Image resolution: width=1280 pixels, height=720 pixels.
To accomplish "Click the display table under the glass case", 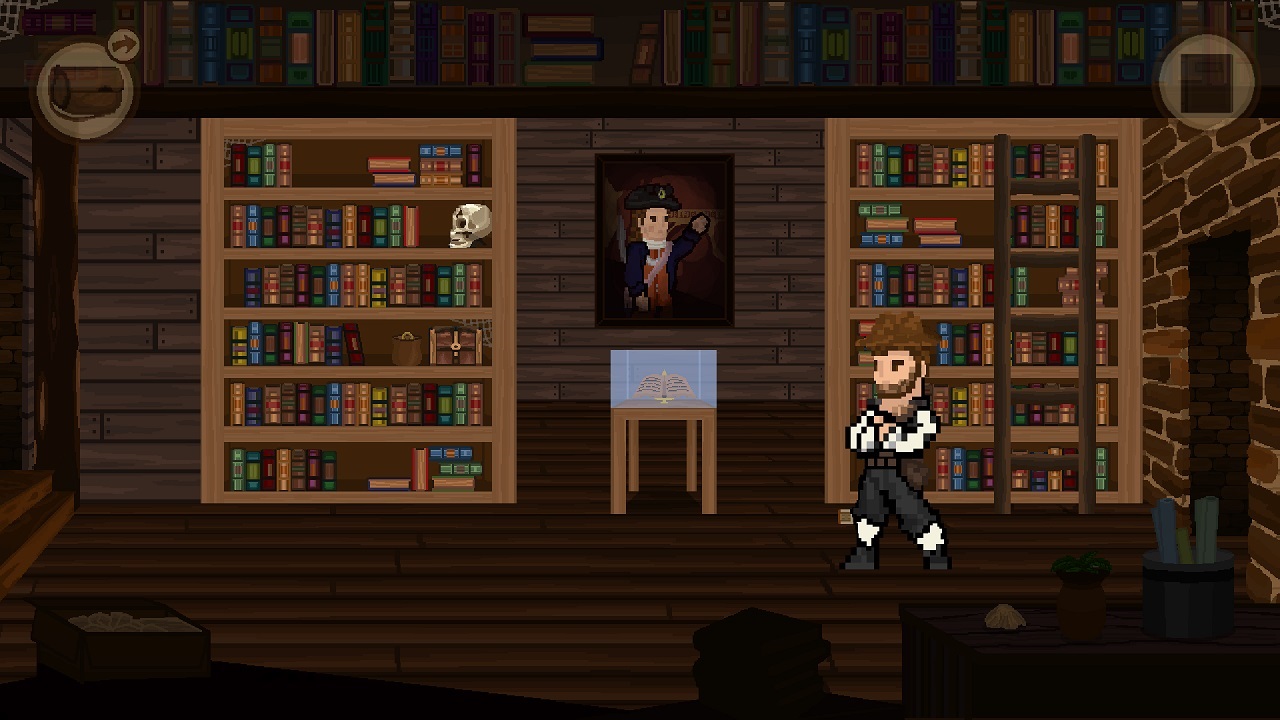I will tap(663, 450).
